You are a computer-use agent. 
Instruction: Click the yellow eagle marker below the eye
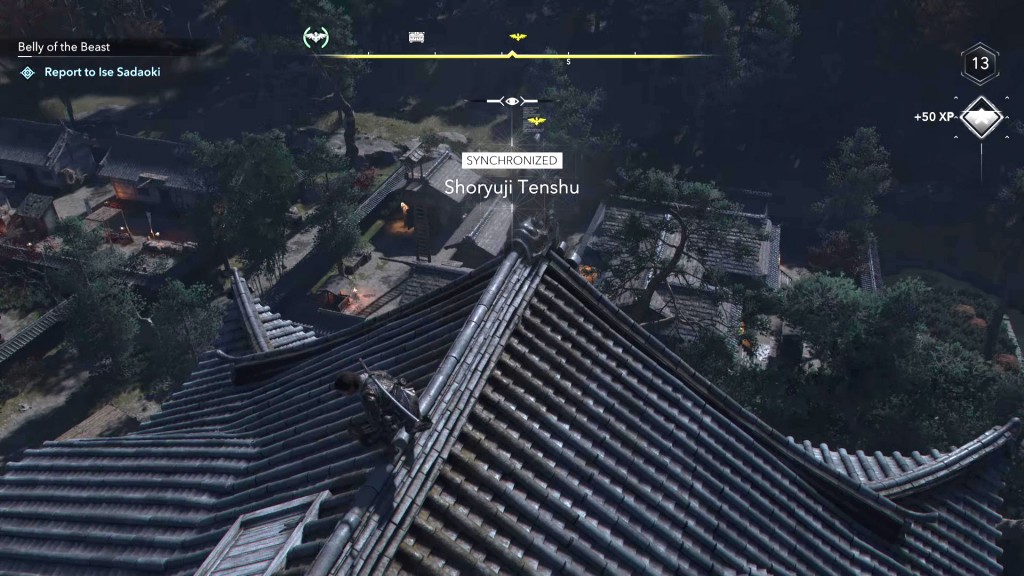[x=536, y=121]
